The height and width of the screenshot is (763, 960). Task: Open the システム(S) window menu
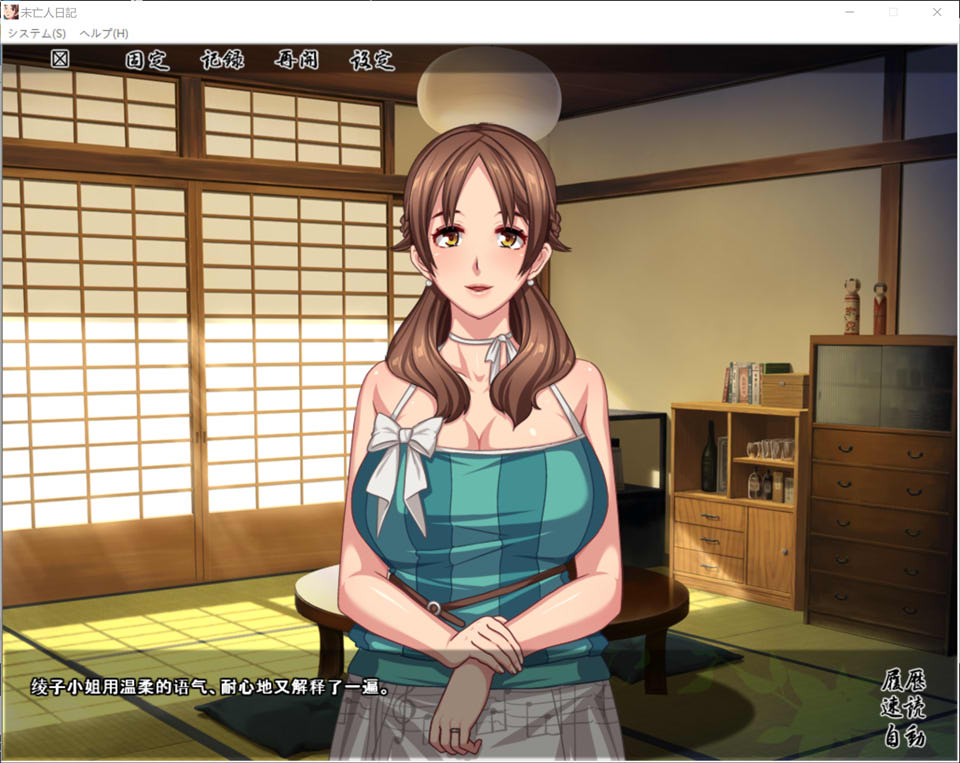pos(36,33)
